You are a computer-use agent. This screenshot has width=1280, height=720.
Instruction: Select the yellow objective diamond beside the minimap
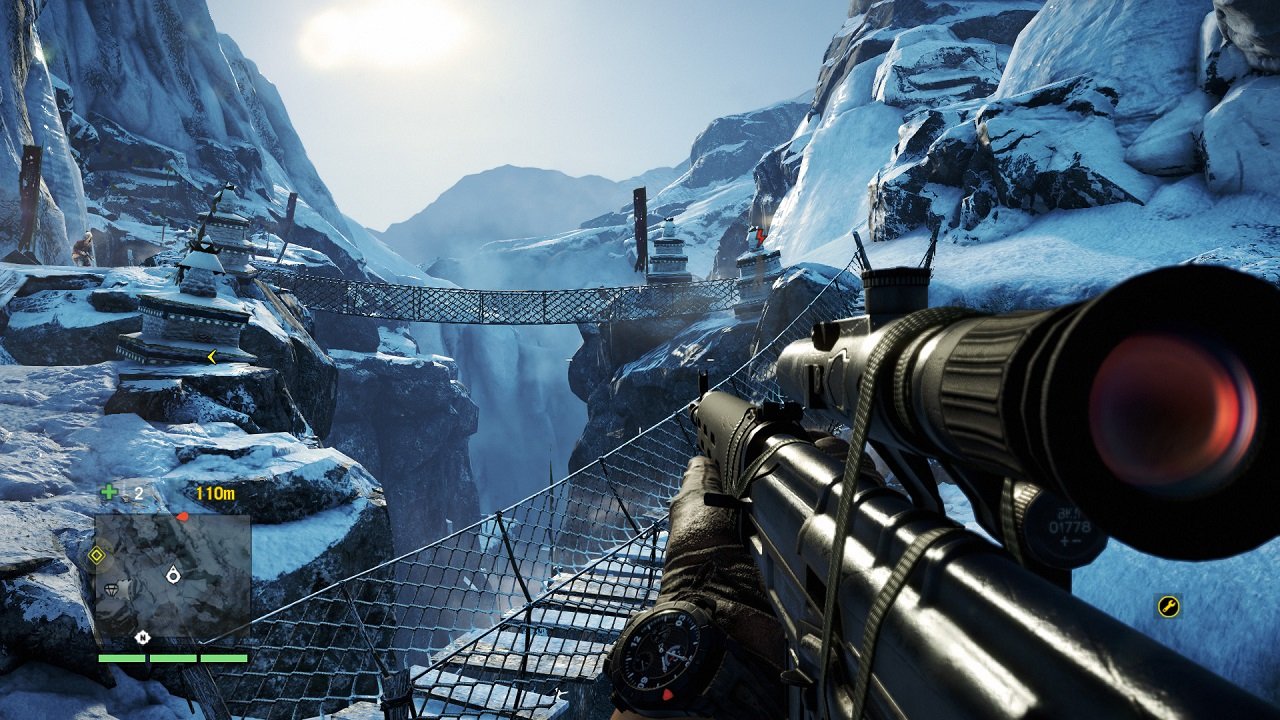96,555
